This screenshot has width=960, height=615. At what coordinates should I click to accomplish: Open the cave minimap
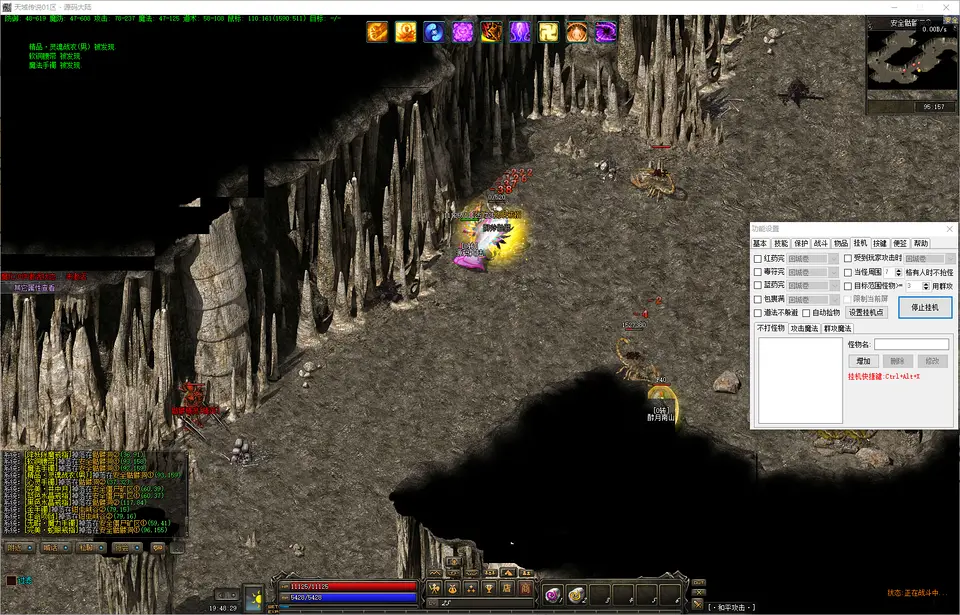(912, 60)
